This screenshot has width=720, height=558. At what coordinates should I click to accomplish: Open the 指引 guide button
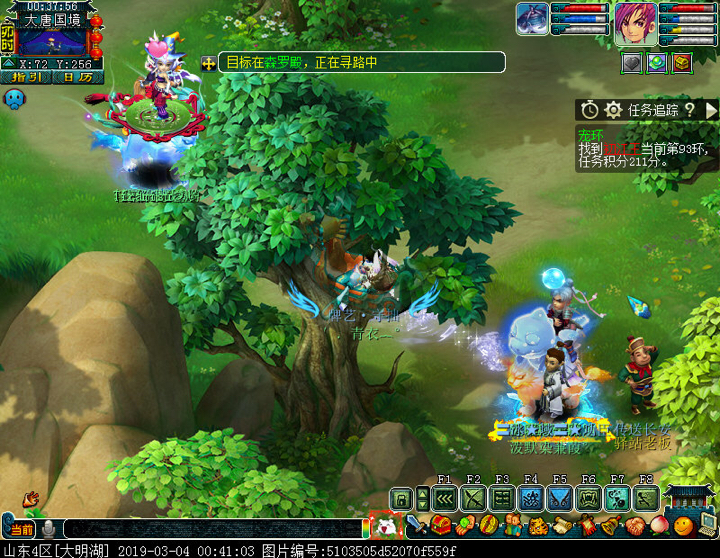click(26, 76)
